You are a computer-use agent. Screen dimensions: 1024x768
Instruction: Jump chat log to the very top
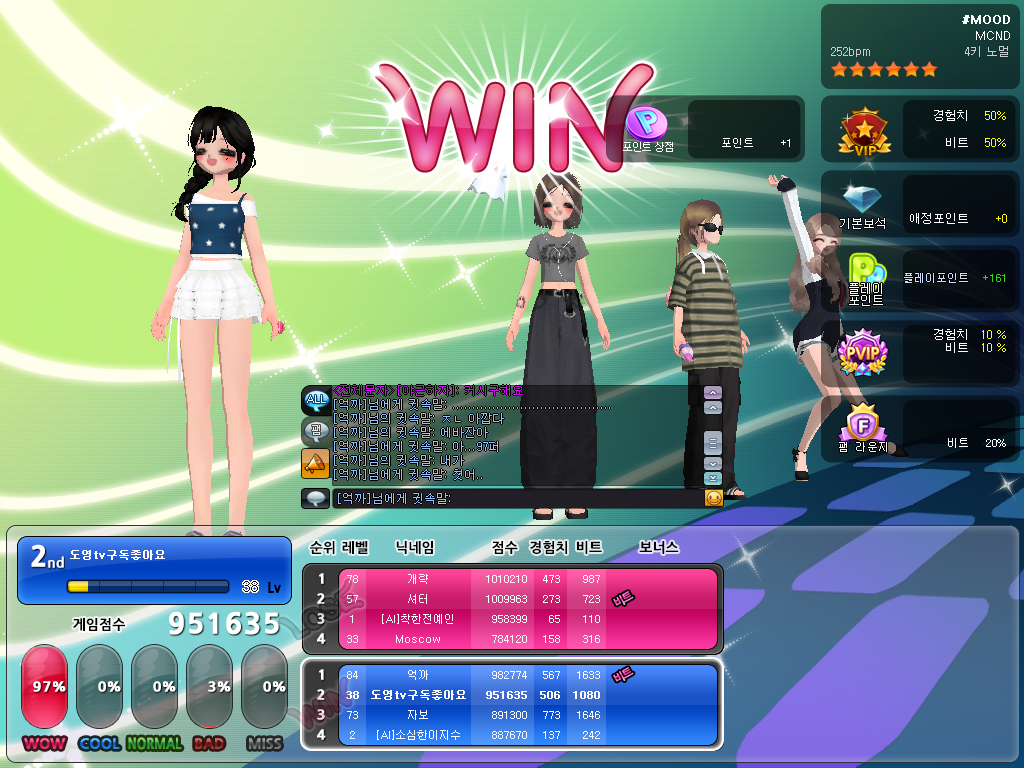coord(712,393)
